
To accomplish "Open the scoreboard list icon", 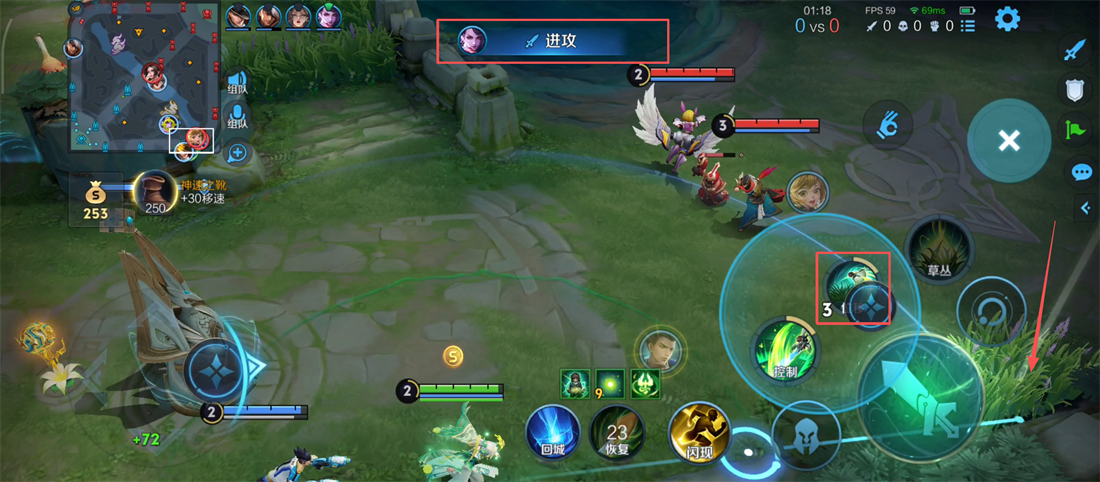I will pyautogui.click(x=967, y=26).
